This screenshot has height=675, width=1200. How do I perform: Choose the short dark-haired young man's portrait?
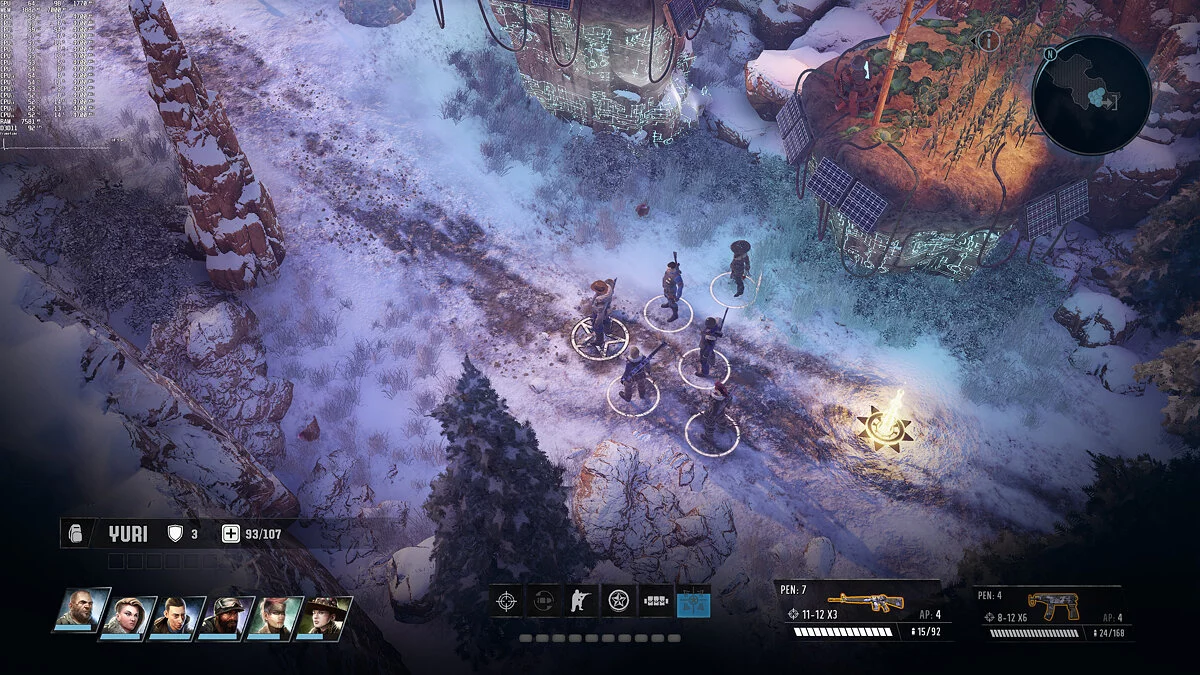[x=178, y=617]
